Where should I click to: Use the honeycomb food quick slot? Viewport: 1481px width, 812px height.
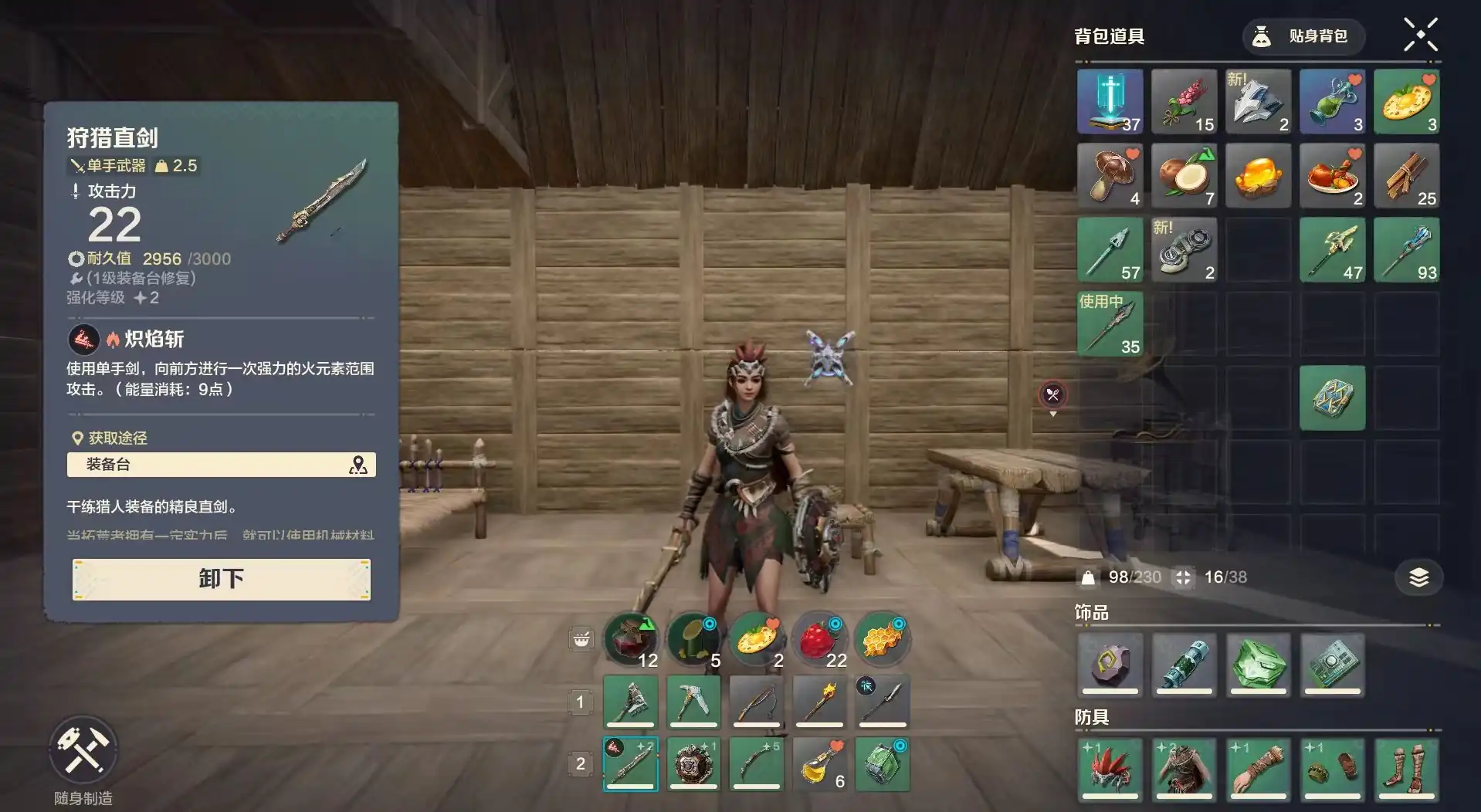click(x=883, y=639)
